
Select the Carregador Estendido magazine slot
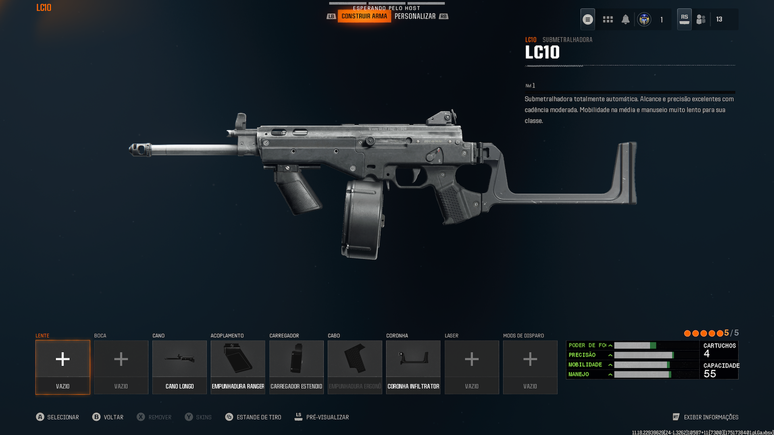point(296,366)
